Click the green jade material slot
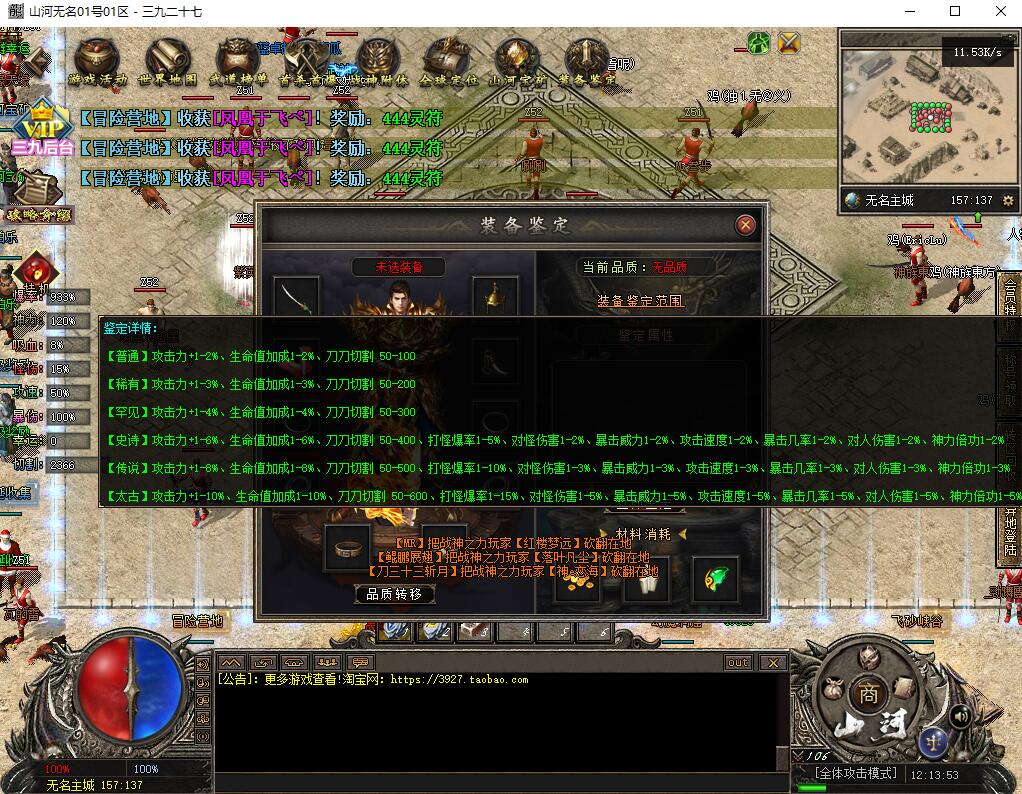 tap(716, 579)
